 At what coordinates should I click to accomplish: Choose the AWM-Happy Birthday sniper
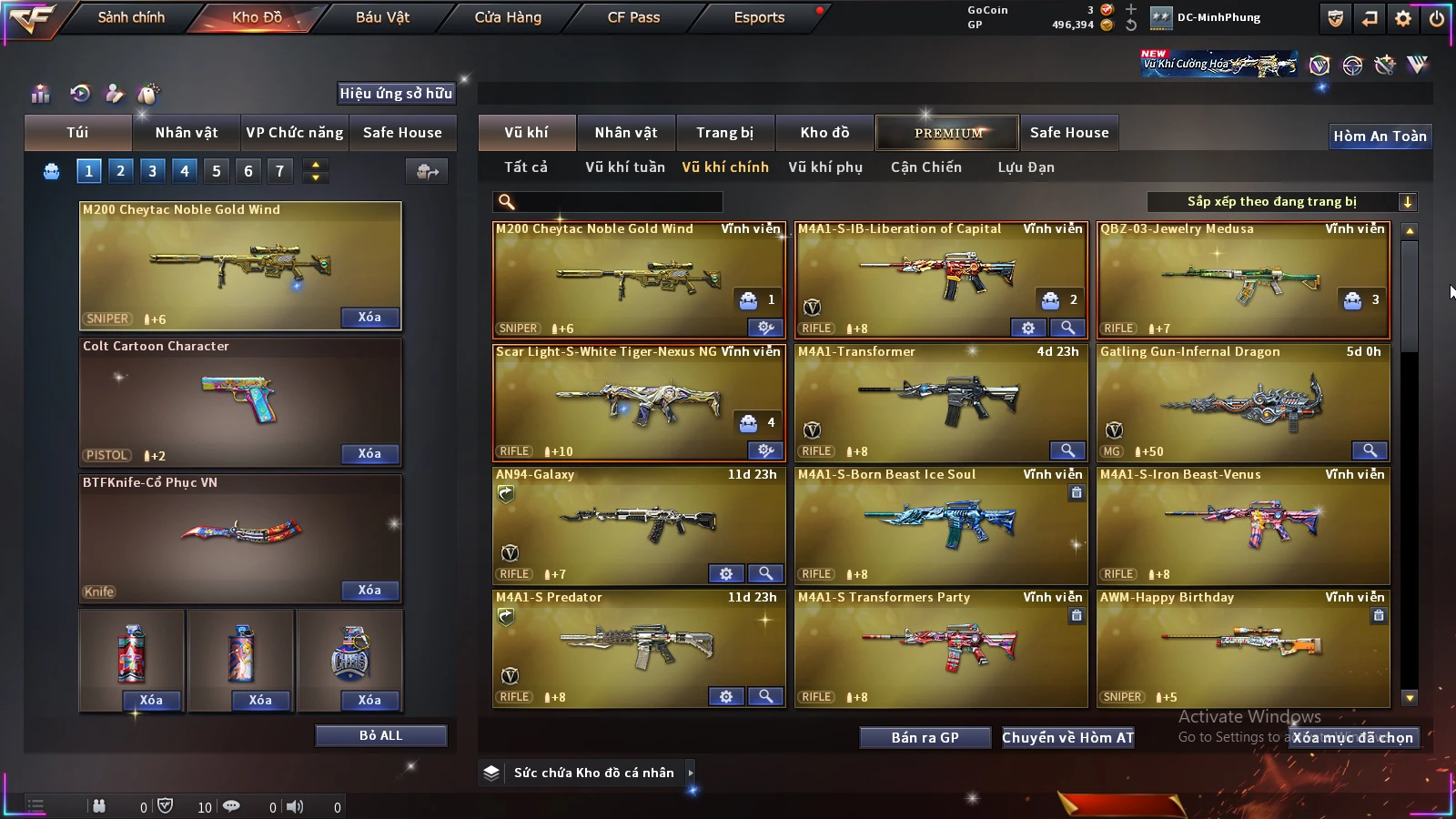click(x=1243, y=648)
